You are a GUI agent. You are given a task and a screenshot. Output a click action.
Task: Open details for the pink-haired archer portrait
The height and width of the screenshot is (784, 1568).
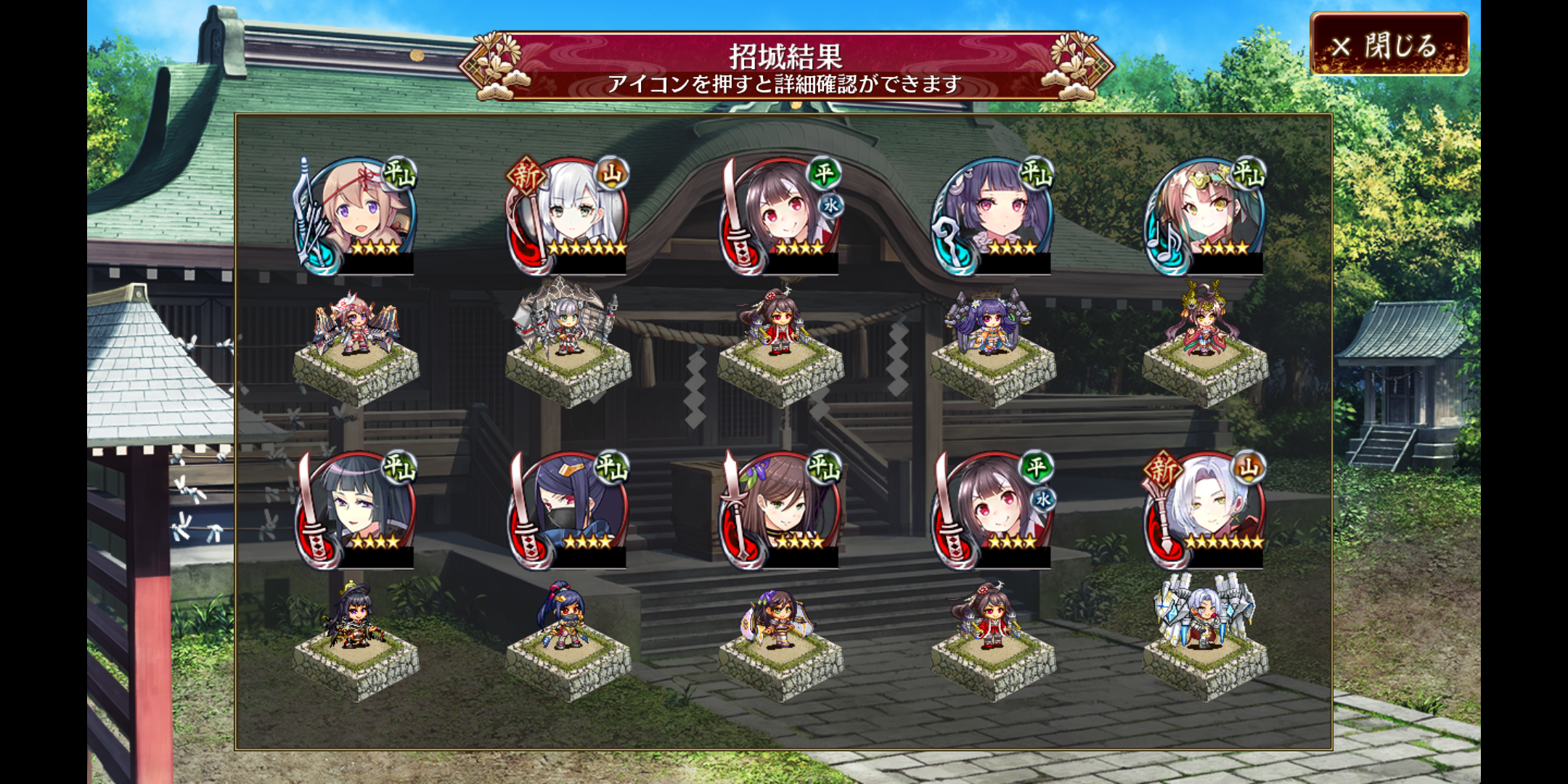(356, 216)
